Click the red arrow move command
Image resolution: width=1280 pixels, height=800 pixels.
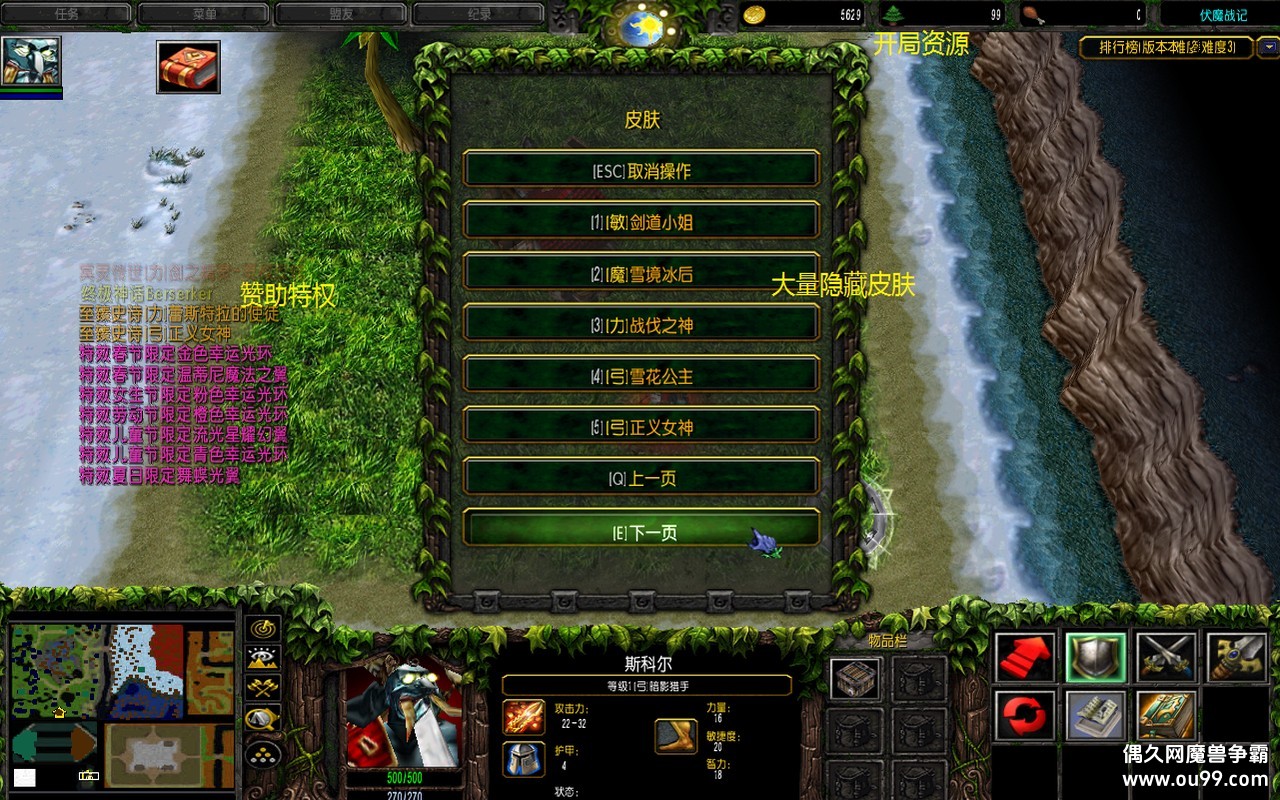1025,658
